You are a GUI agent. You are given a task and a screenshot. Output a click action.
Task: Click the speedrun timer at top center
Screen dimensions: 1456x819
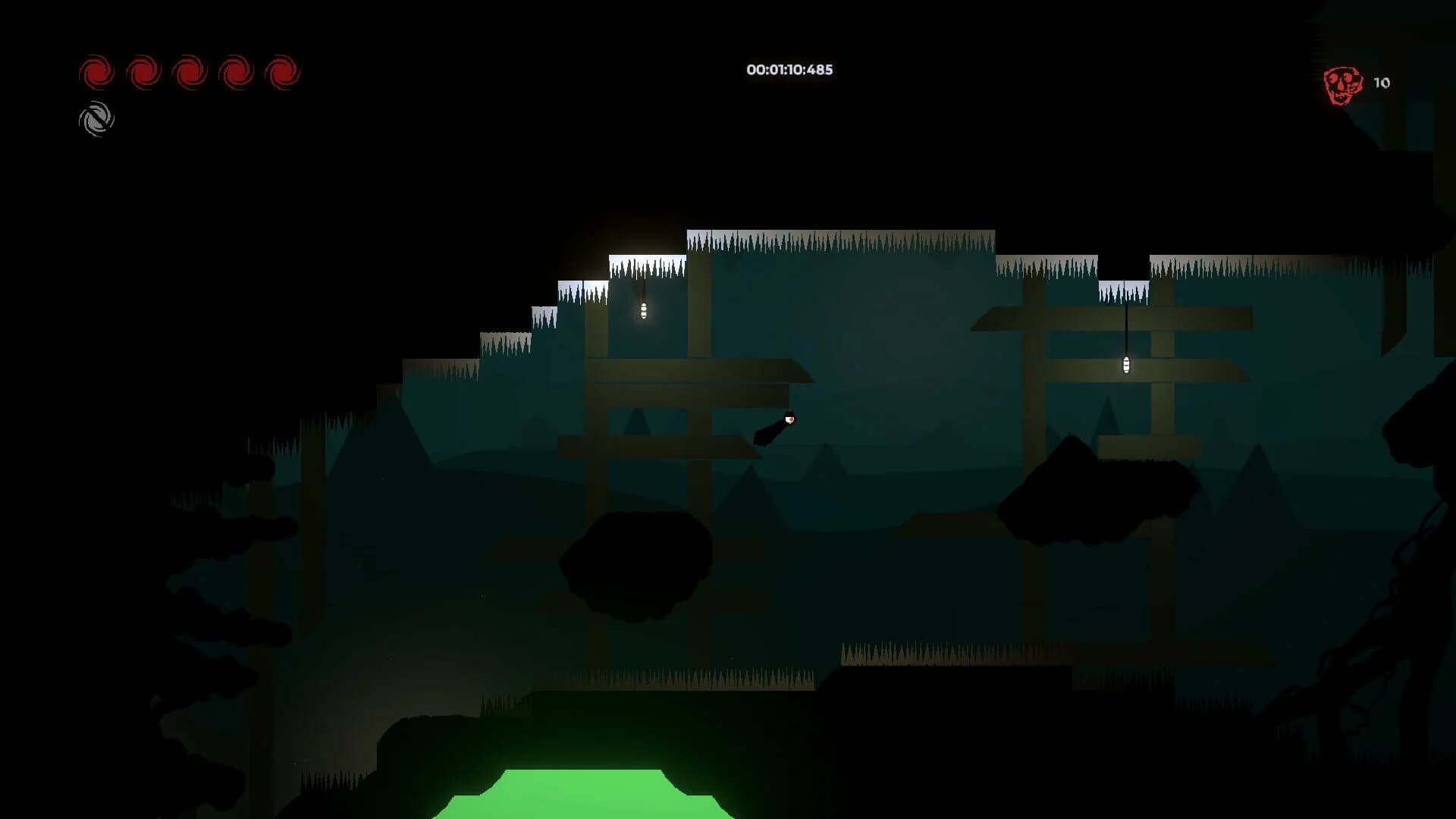point(789,70)
